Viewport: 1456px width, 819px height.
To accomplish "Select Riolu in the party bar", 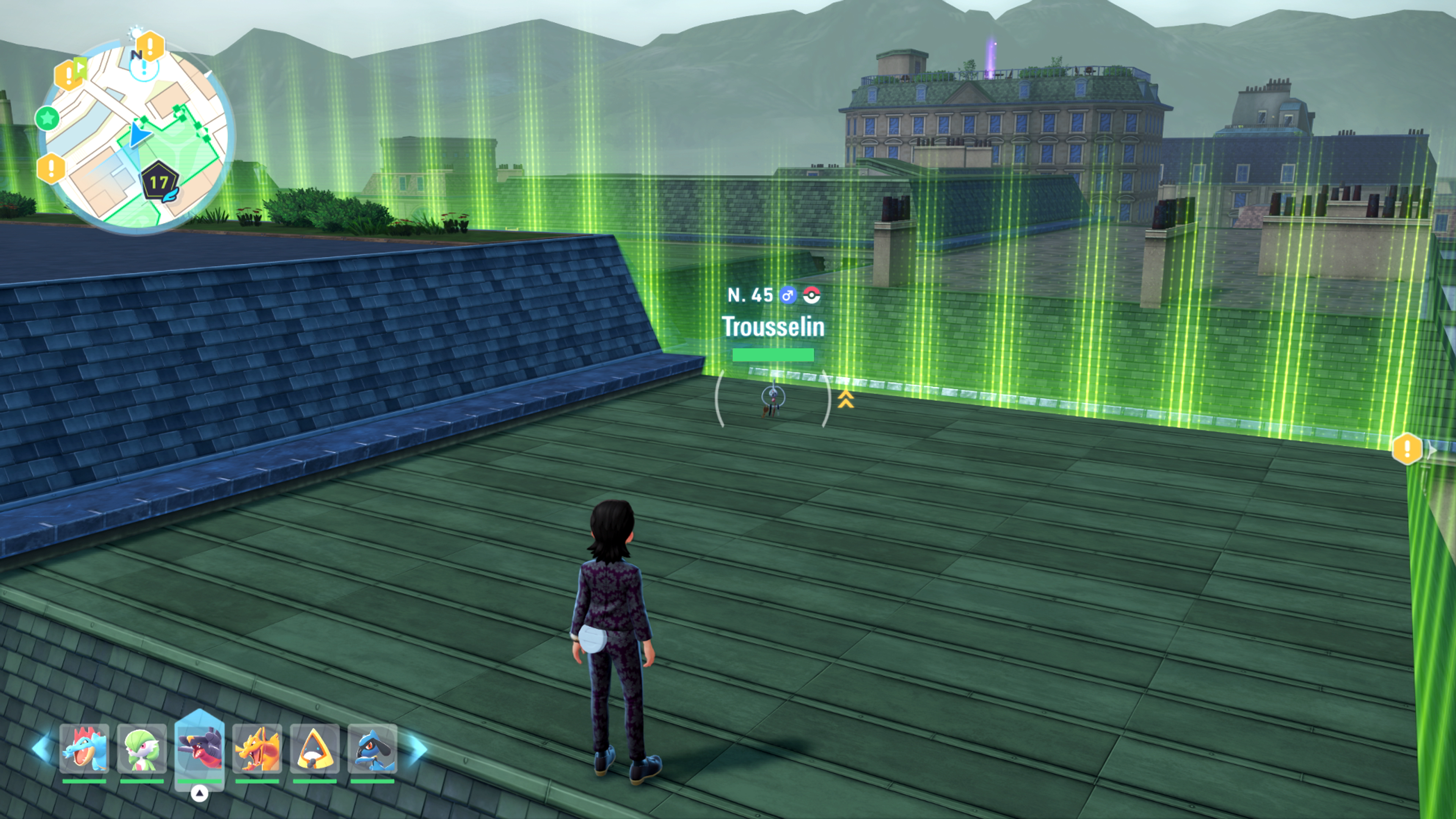I will (372, 748).
